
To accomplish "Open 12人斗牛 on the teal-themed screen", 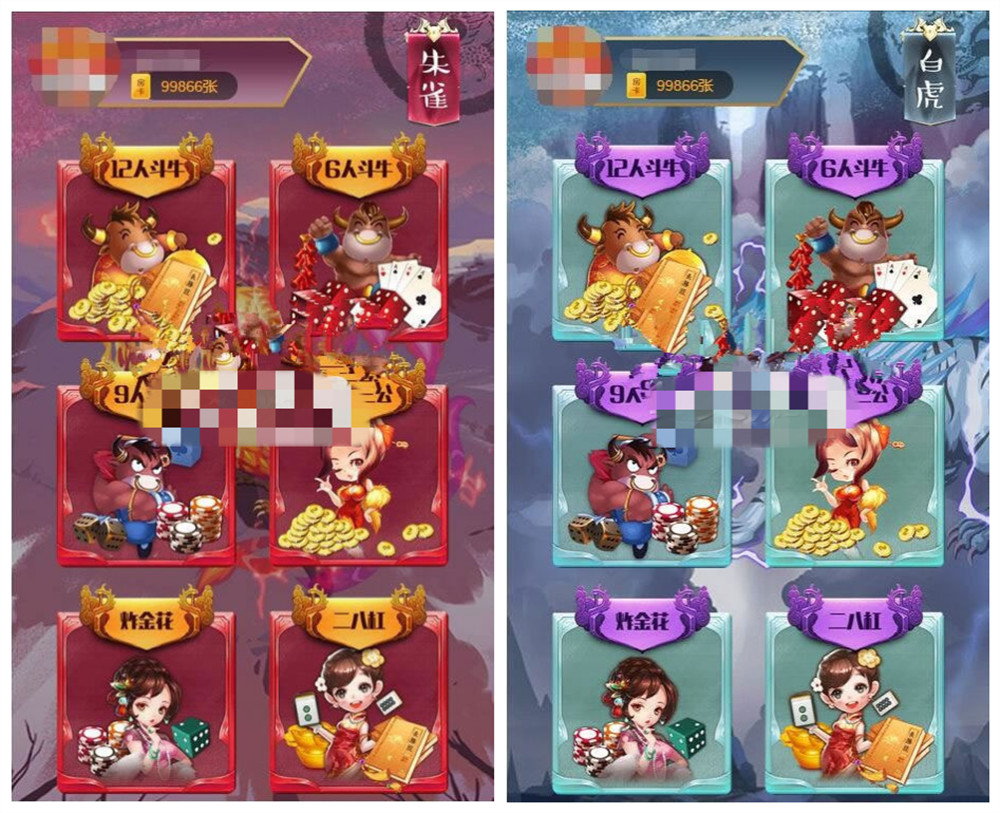I will [641, 245].
